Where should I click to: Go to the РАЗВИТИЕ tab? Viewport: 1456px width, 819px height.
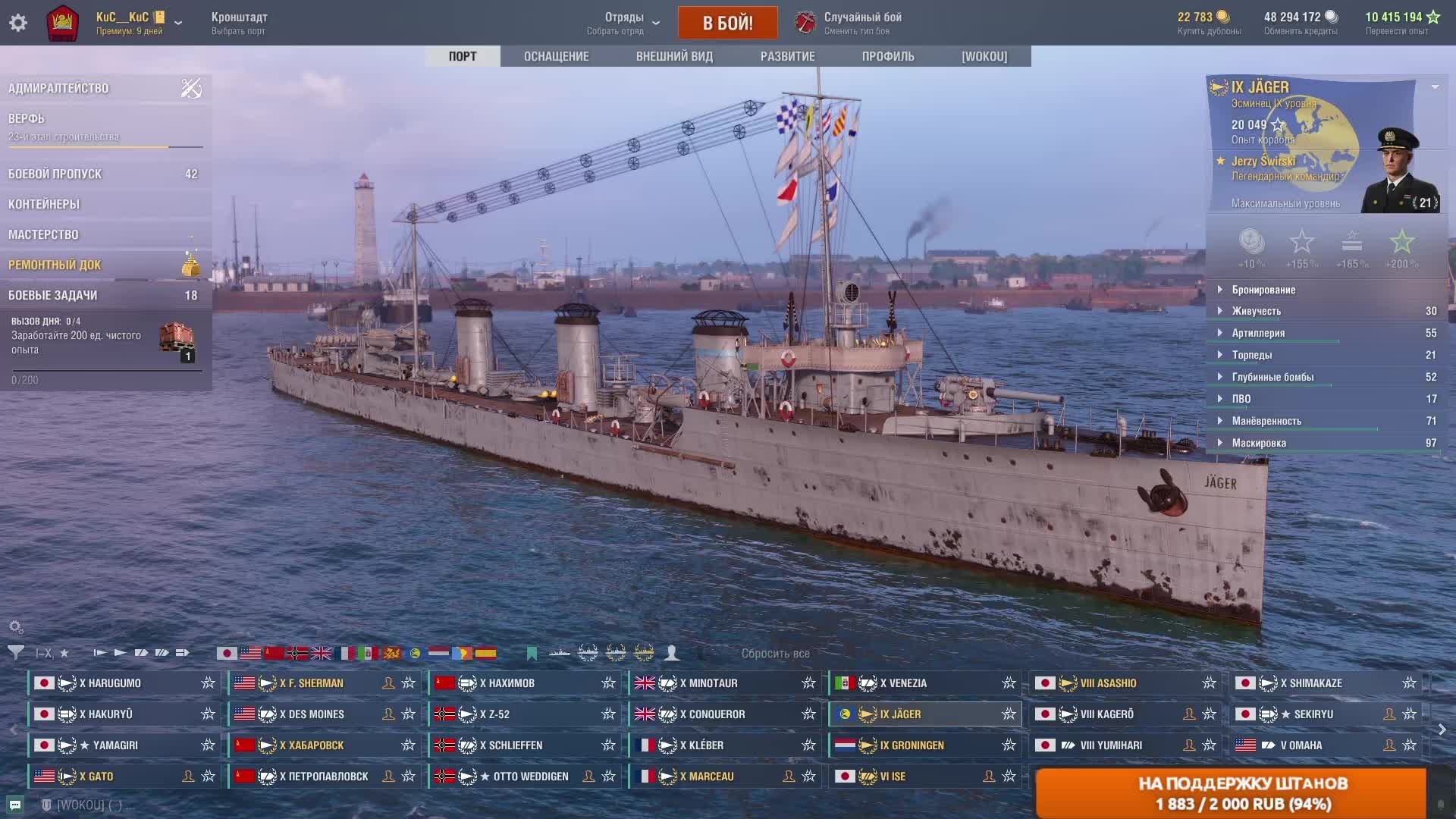point(787,56)
